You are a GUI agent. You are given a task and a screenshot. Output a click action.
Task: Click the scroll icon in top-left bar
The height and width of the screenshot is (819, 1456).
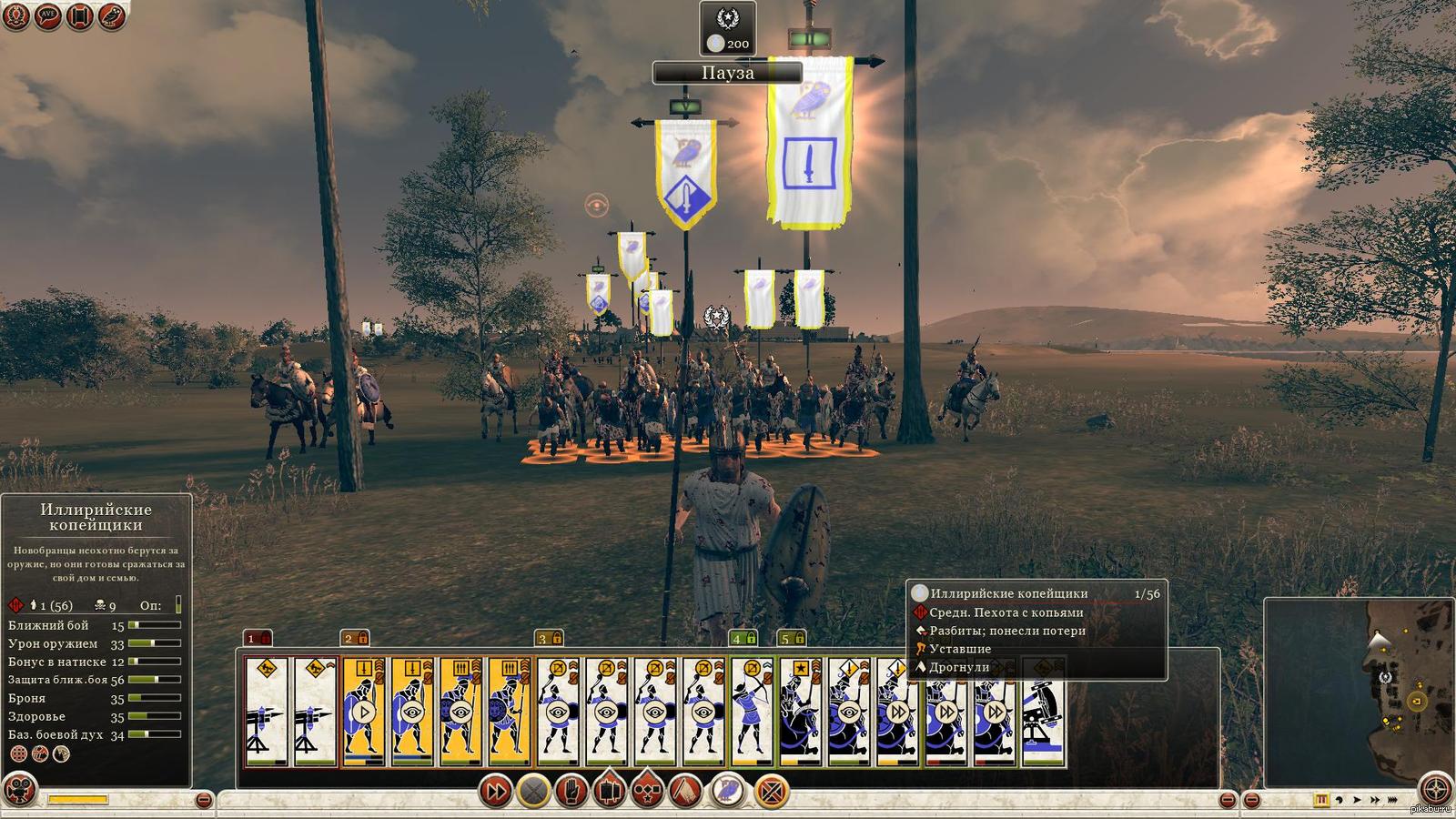pos(79,15)
